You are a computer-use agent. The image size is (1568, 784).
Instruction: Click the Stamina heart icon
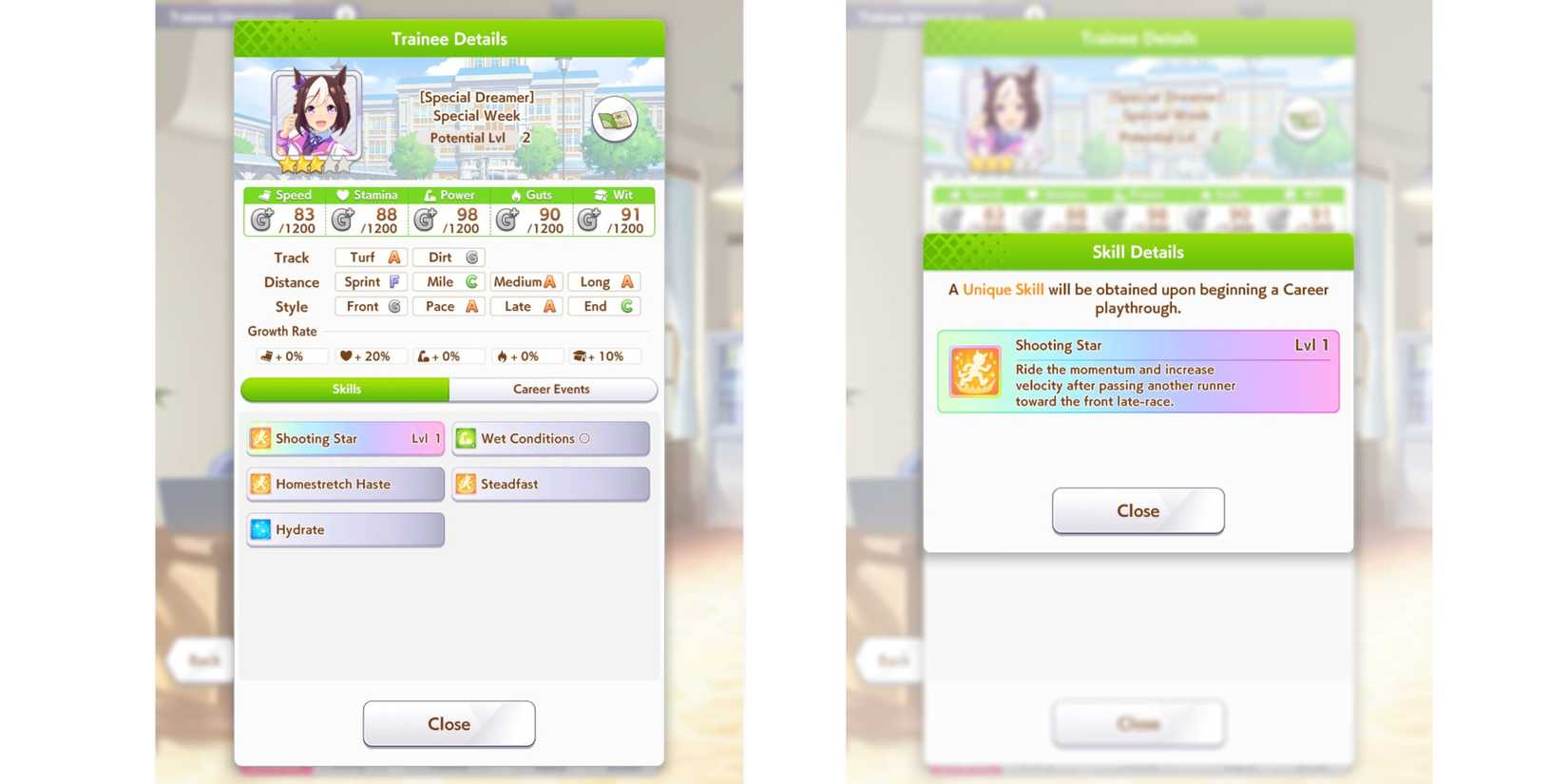click(x=342, y=195)
